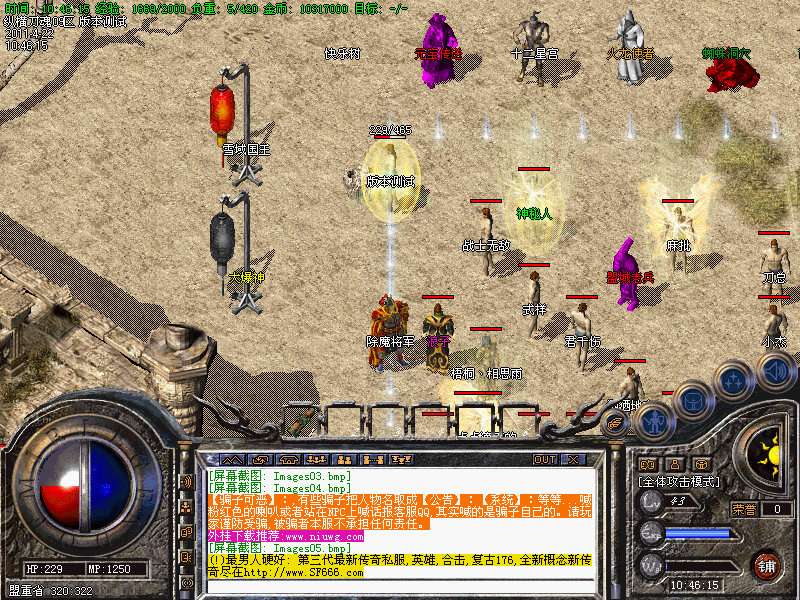Click the OUT button above chat
This screenshot has height=600, width=800.
[x=545, y=459]
